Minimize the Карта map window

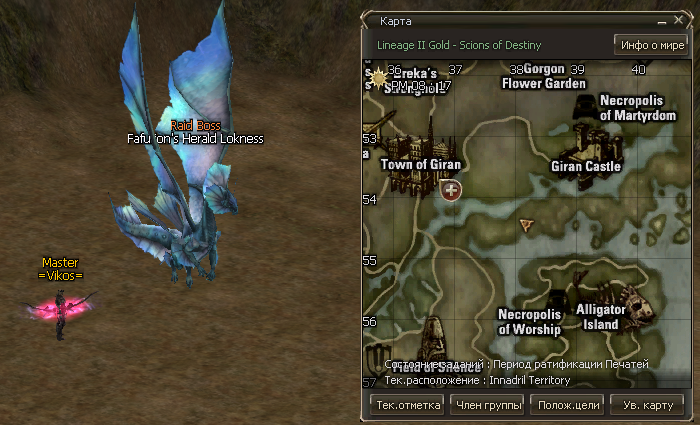tap(663, 20)
